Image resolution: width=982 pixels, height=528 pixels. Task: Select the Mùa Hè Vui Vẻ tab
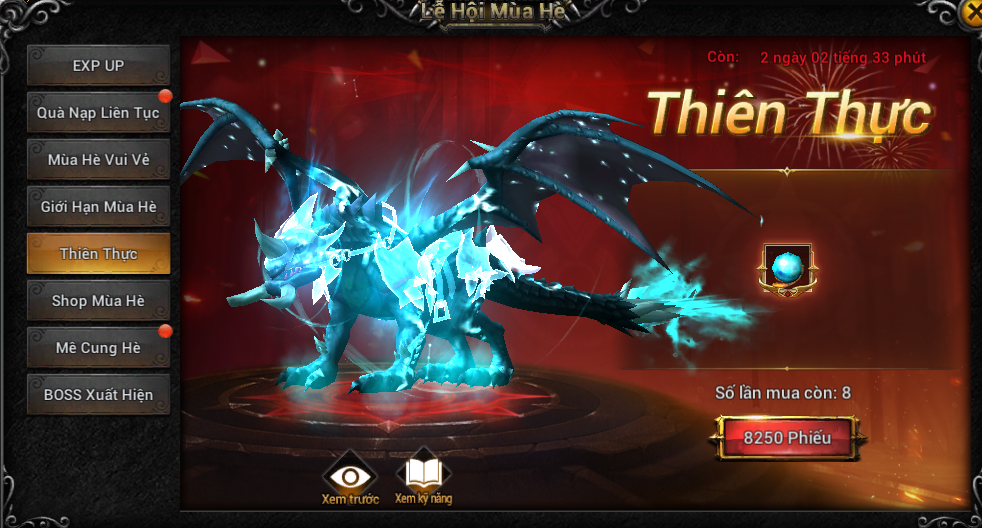(x=98, y=160)
